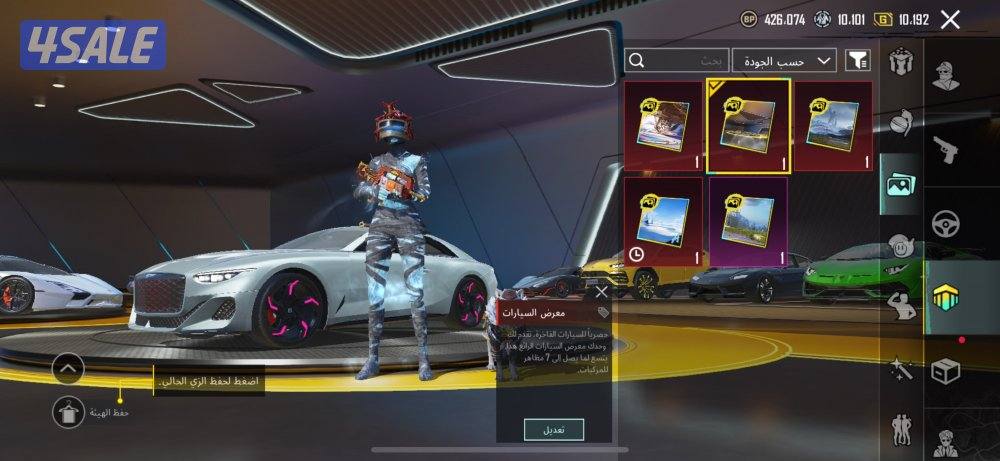Select the time-limited background with clock icon
This screenshot has height=461, width=1000.
point(663,222)
